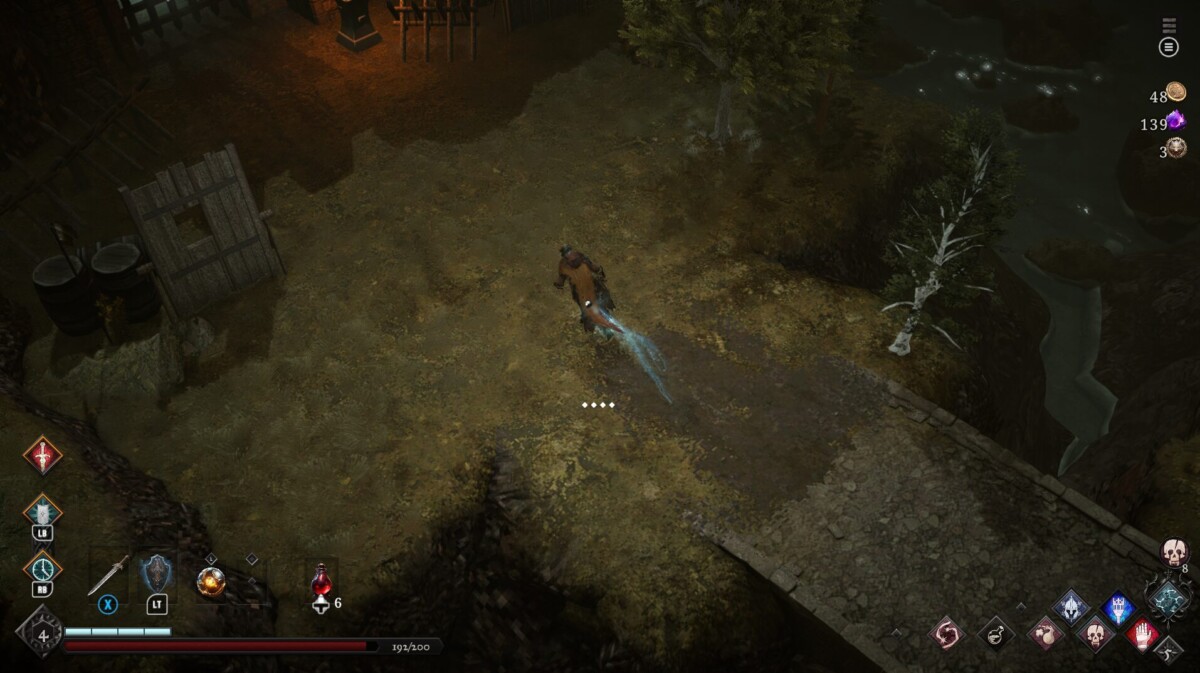Activate the clock ability icon
The height and width of the screenshot is (673, 1200).
pos(42,568)
